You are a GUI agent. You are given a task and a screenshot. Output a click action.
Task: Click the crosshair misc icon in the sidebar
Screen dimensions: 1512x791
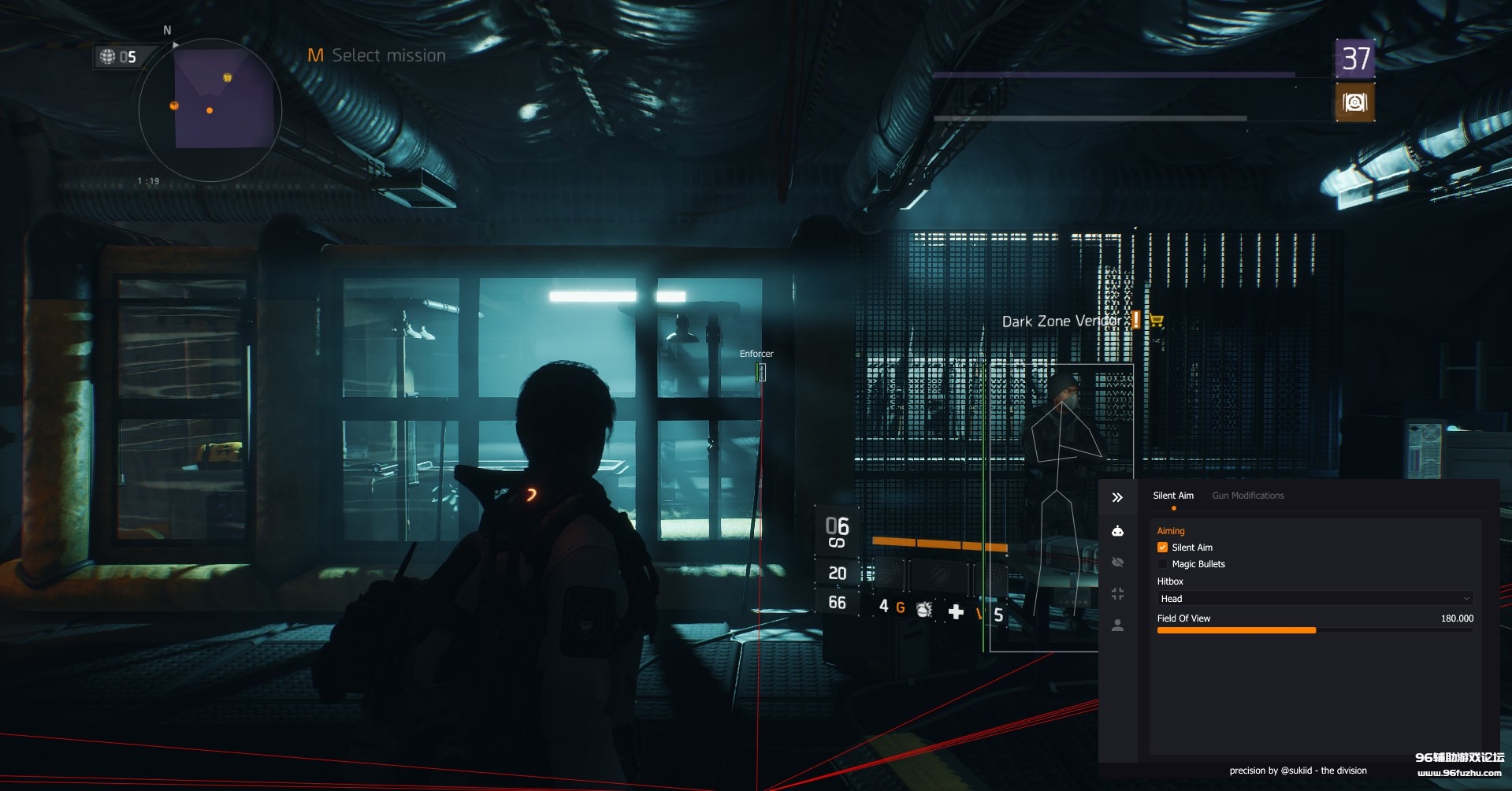point(1117,592)
